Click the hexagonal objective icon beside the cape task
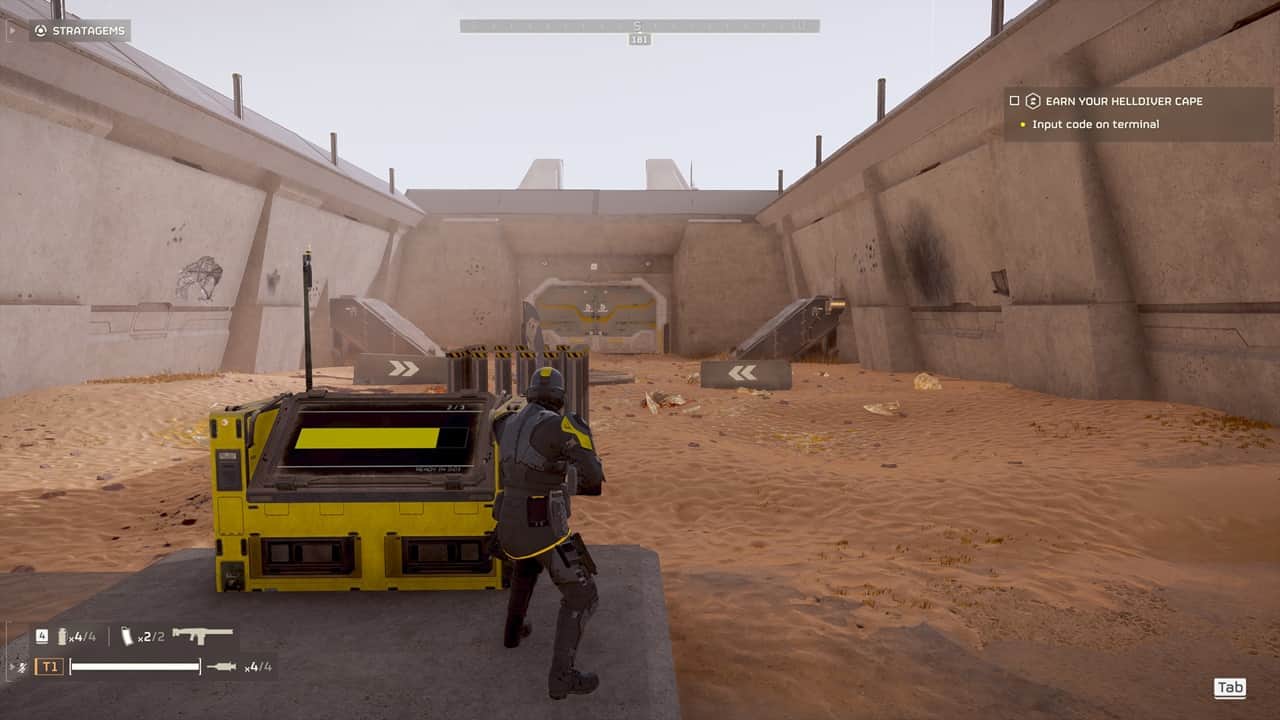1280x720 pixels. (1033, 102)
